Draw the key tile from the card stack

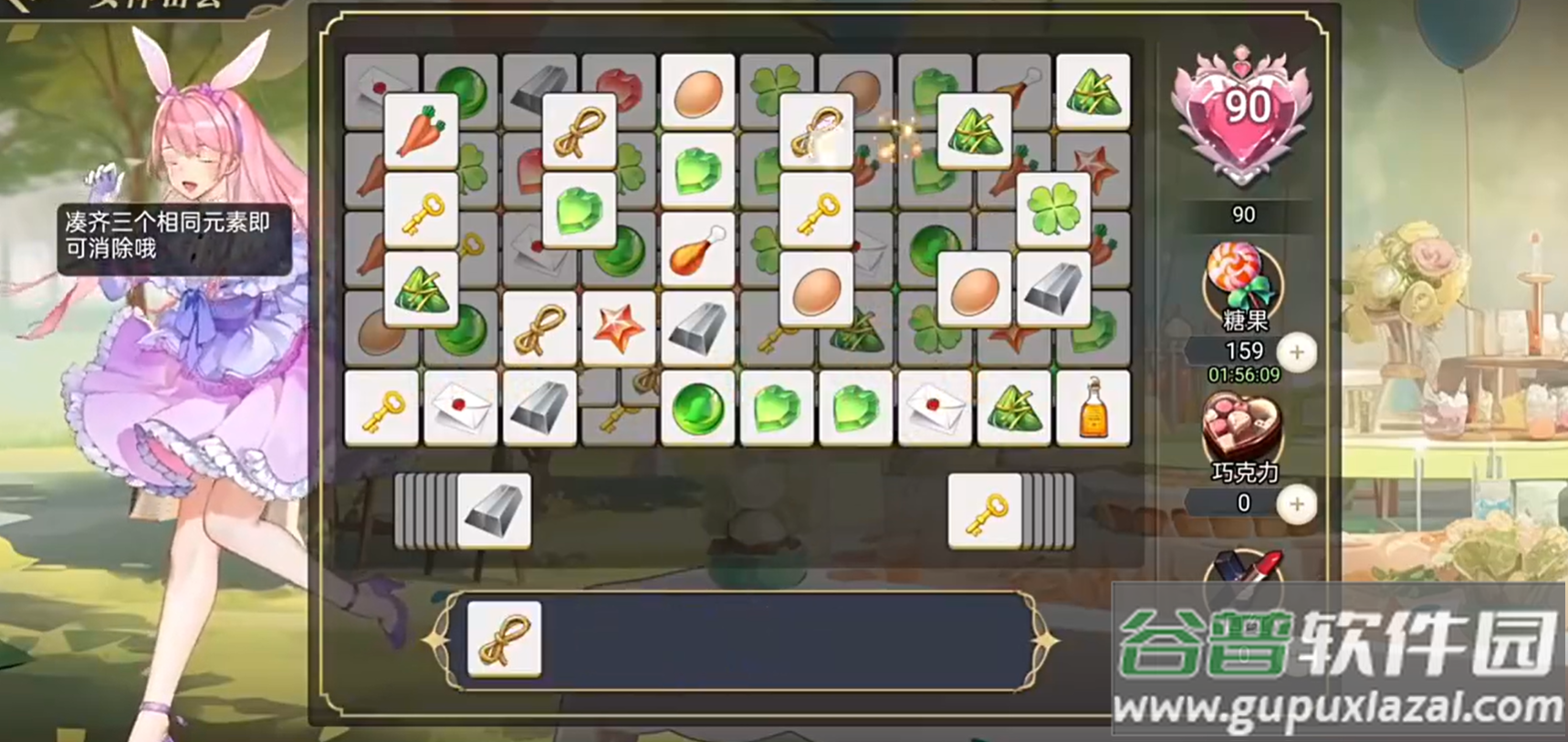pyautogui.click(x=984, y=511)
